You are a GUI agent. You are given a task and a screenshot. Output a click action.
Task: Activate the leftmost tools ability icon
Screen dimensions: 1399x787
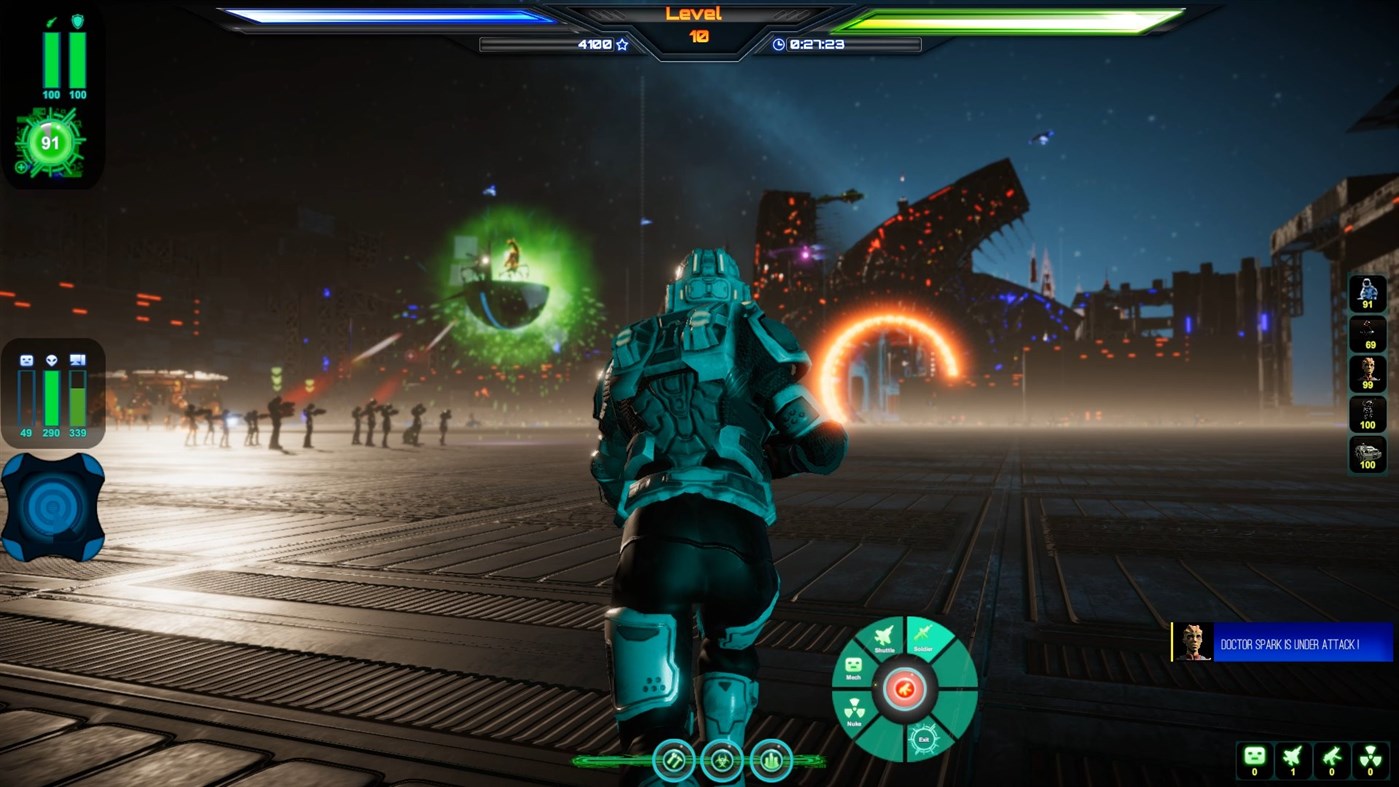click(x=677, y=760)
